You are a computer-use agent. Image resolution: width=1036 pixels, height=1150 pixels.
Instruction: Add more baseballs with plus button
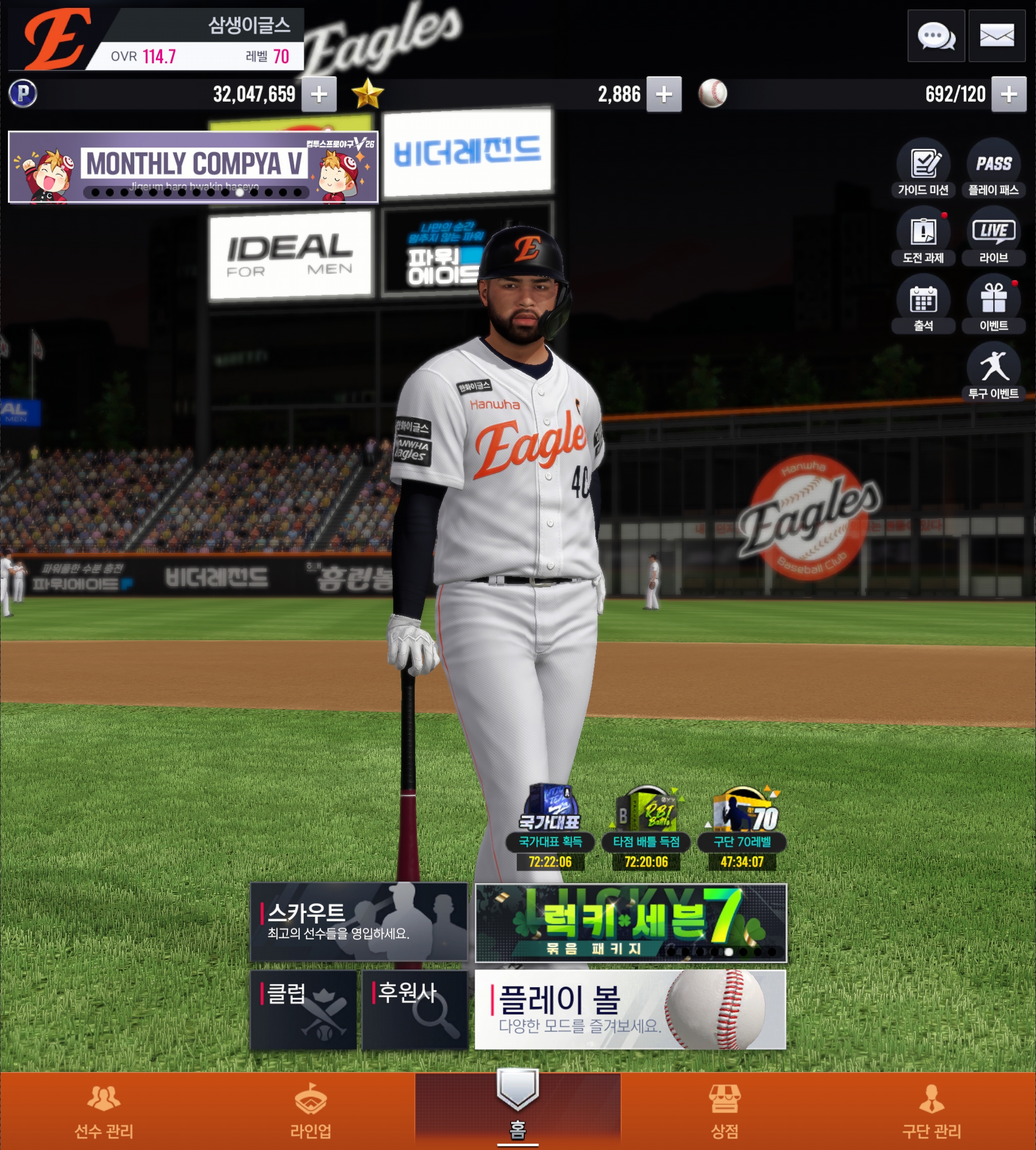tap(1009, 94)
